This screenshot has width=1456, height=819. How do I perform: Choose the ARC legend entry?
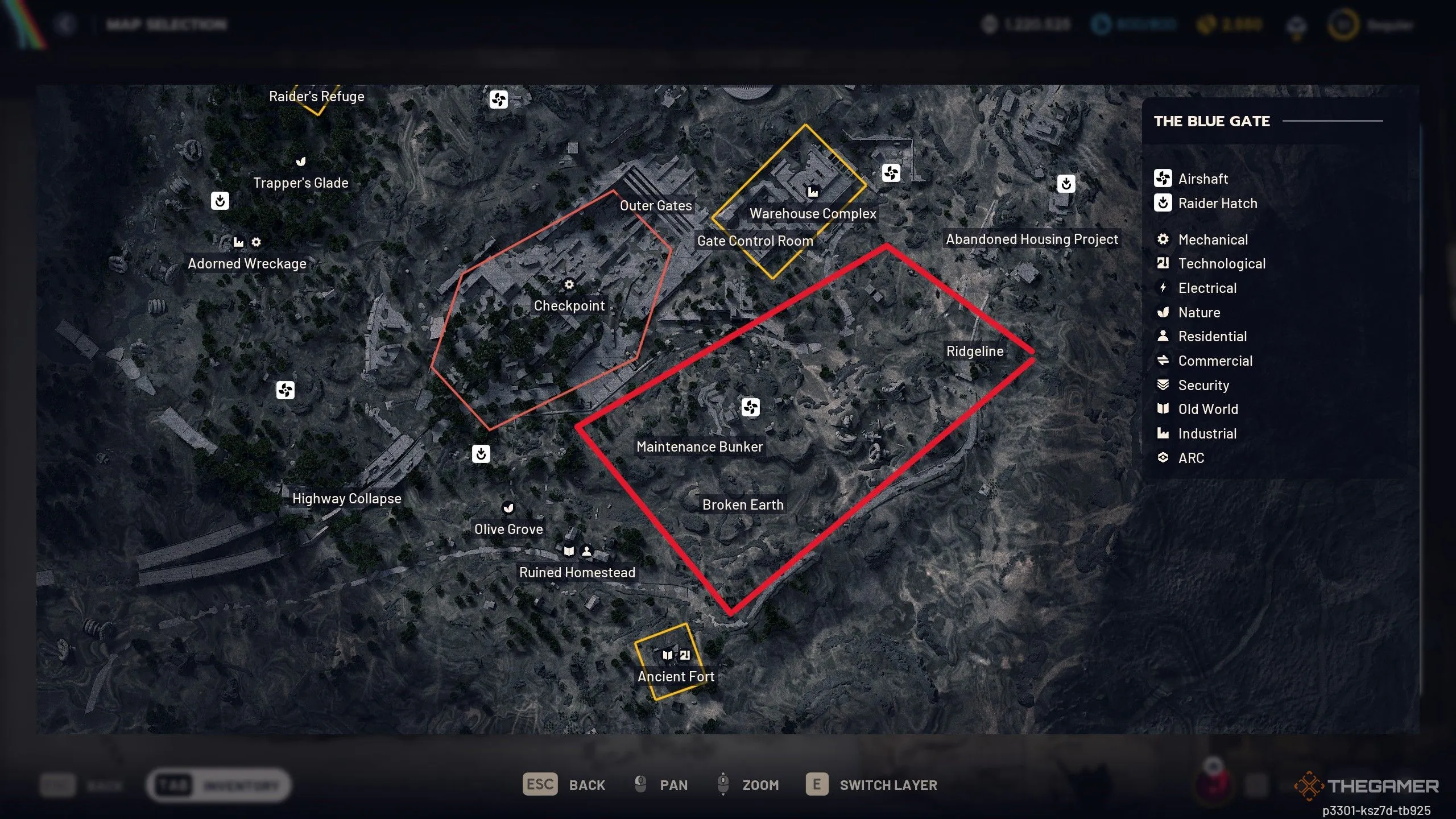(1190, 458)
